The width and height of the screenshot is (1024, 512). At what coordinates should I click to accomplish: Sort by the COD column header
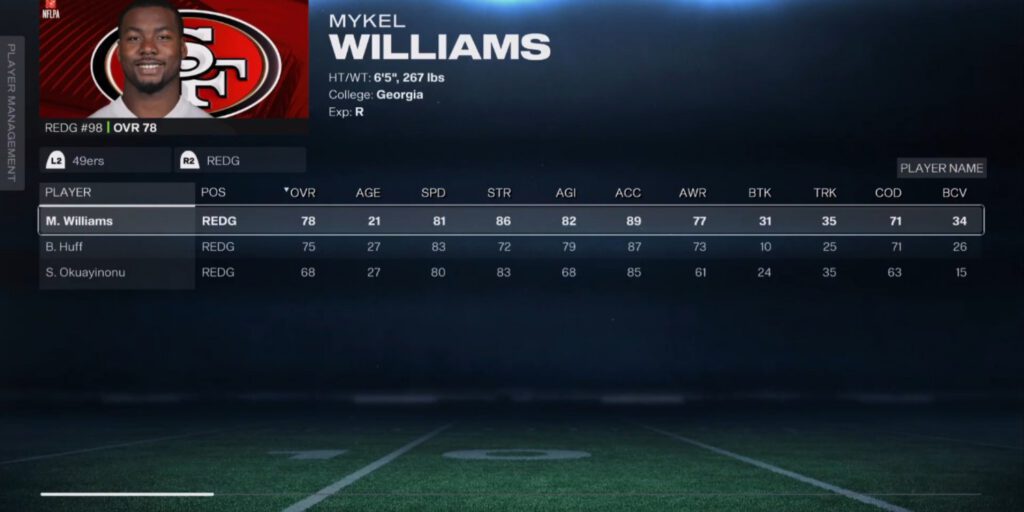point(889,192)
